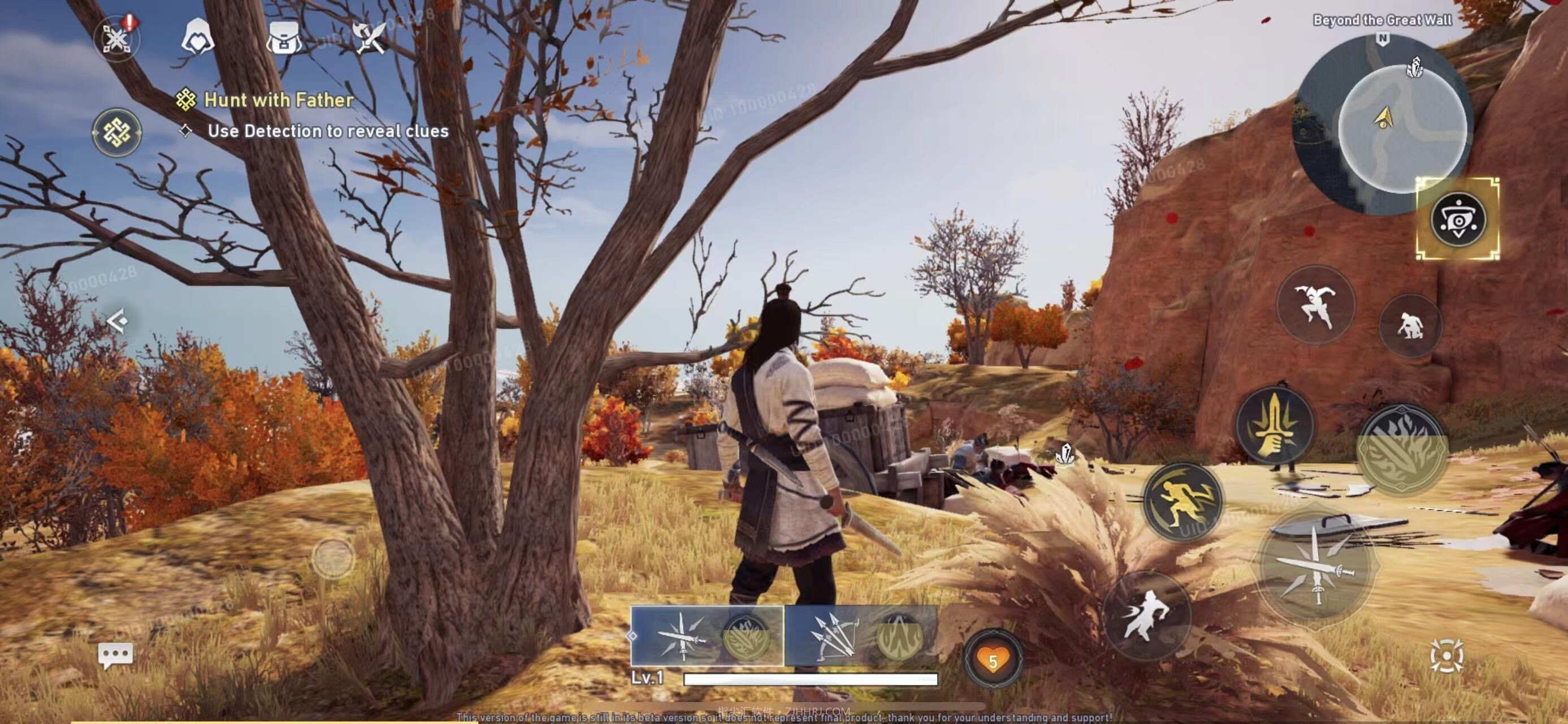Activate the flaming slash skill
Viewport: 1568px width, 724px height.
(x=1402, y=449)
